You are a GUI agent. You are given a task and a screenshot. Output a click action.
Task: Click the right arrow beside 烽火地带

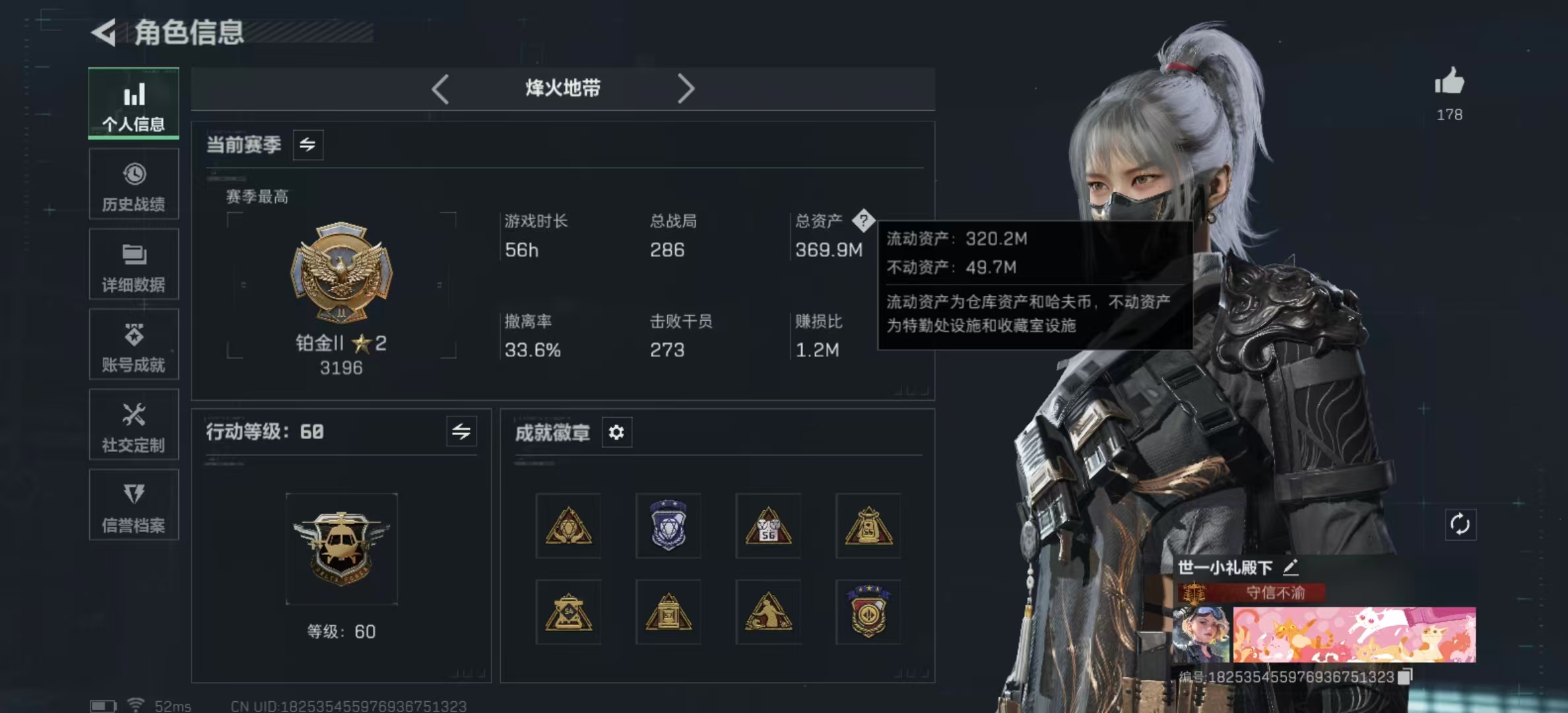[686, 88]
